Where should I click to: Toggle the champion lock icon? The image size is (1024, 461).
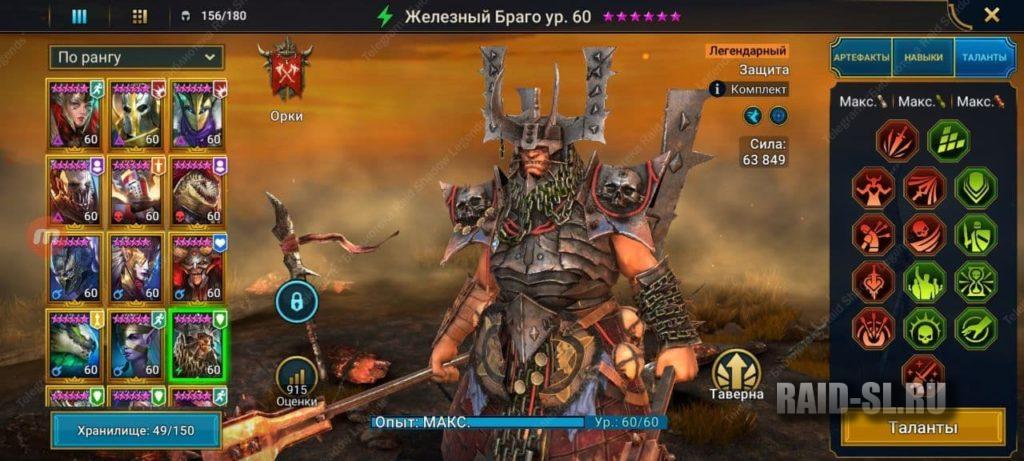click(297, 300)
